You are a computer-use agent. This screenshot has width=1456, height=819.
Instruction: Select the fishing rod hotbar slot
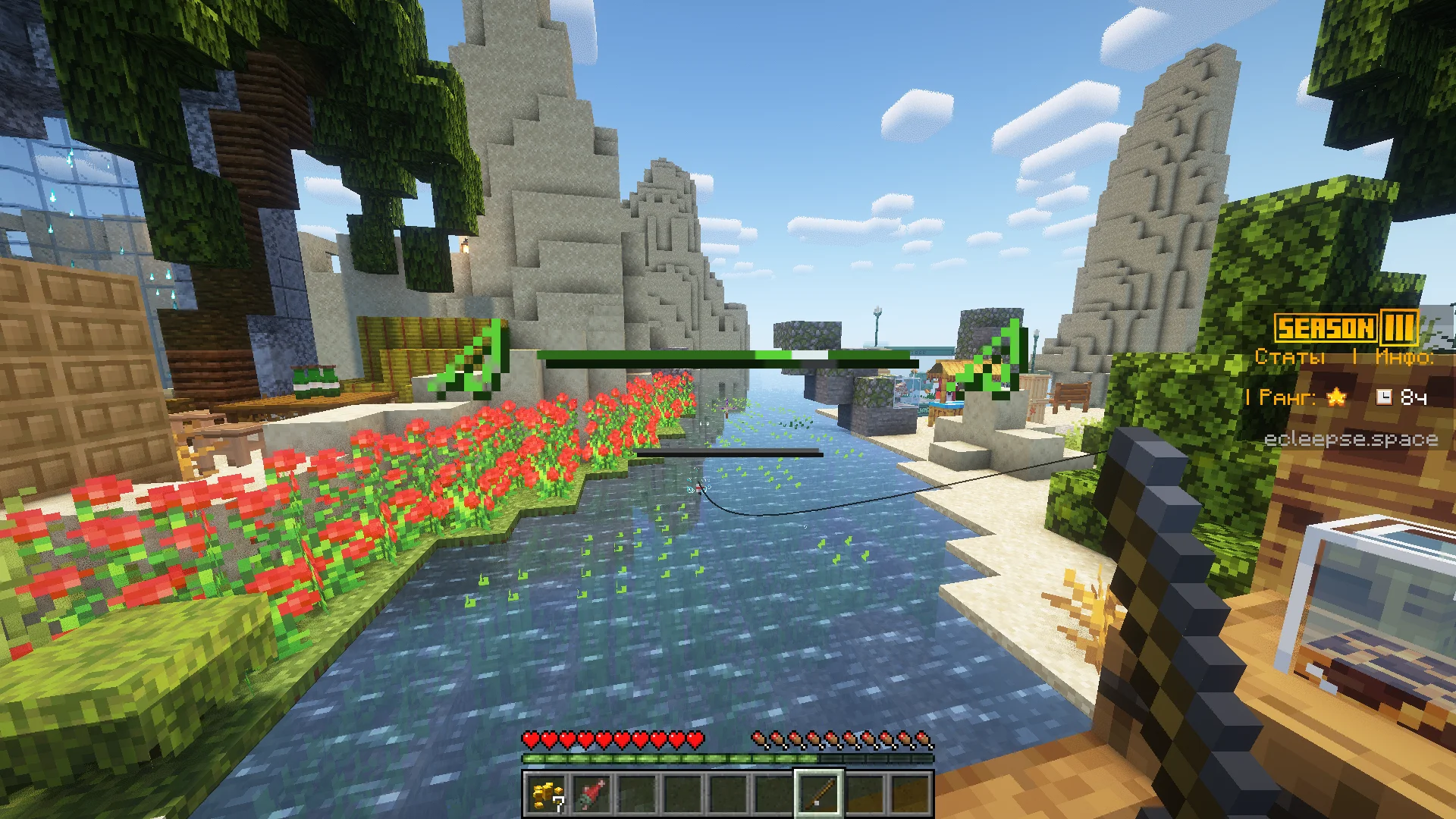(x=819, y=794)
